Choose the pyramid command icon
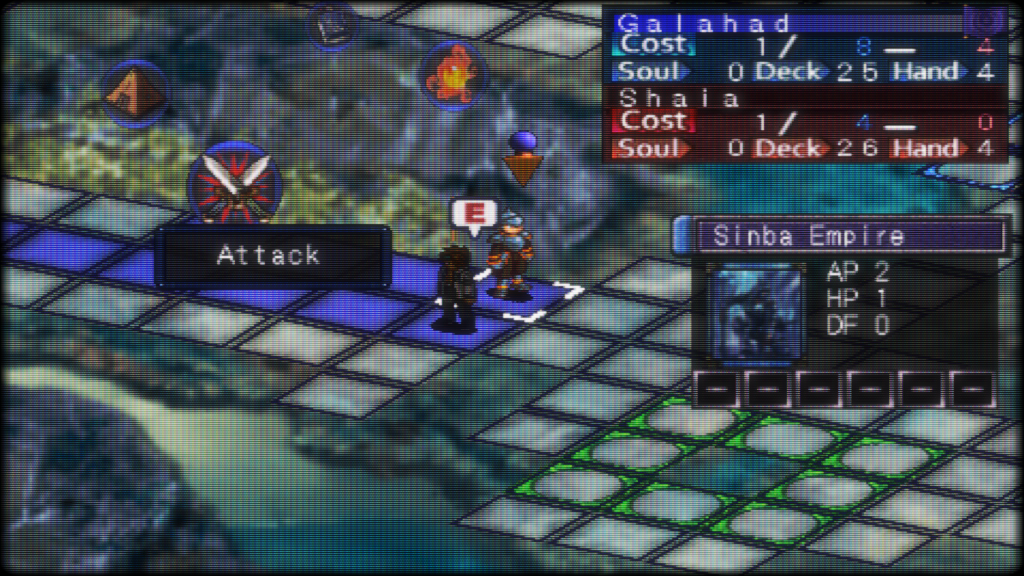Screen dimensions: 1024x576 (135, 92)
